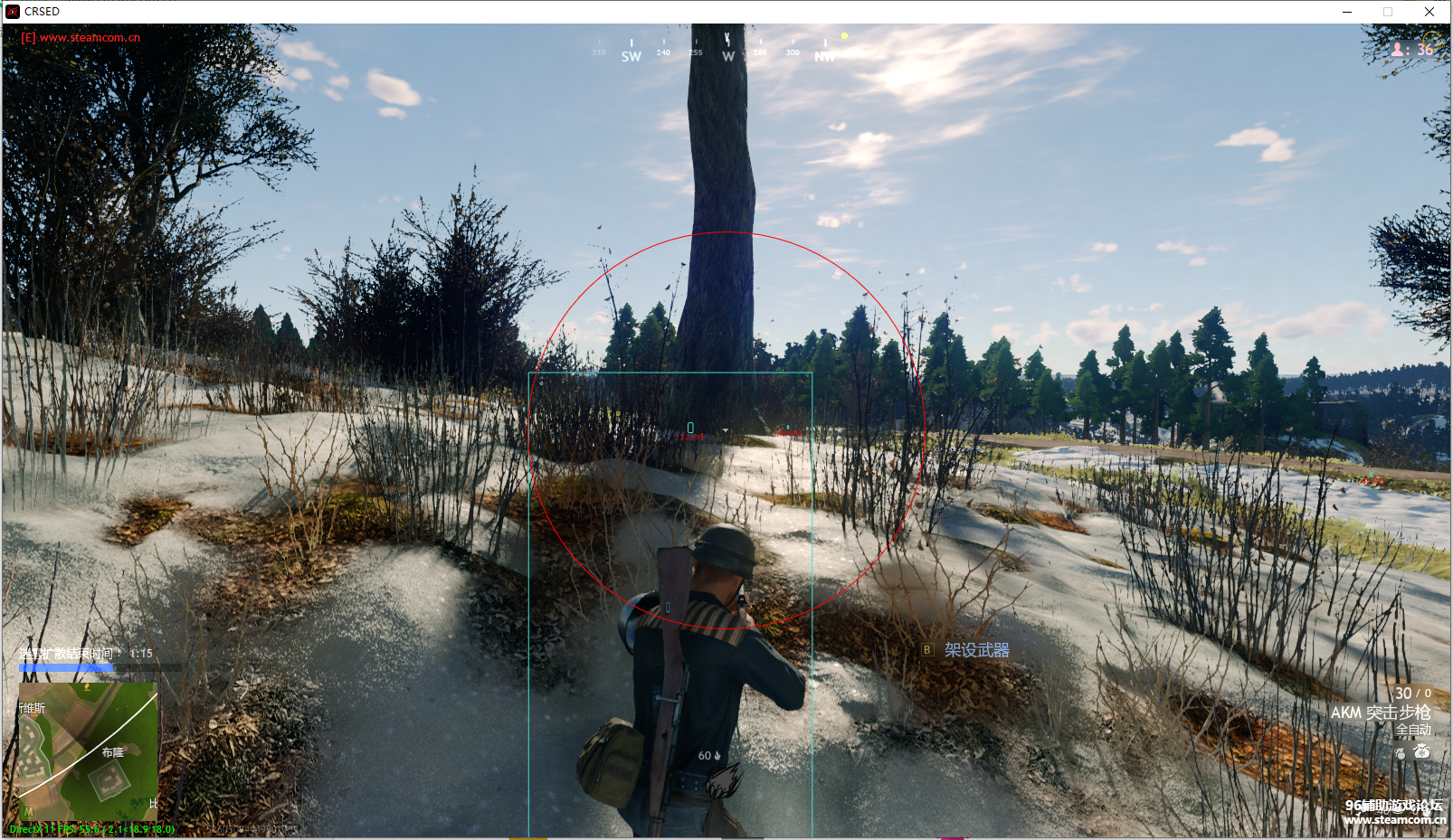Minimize the CRSED window
This screenshot has height=840, width=1453.
[1347, 12]
